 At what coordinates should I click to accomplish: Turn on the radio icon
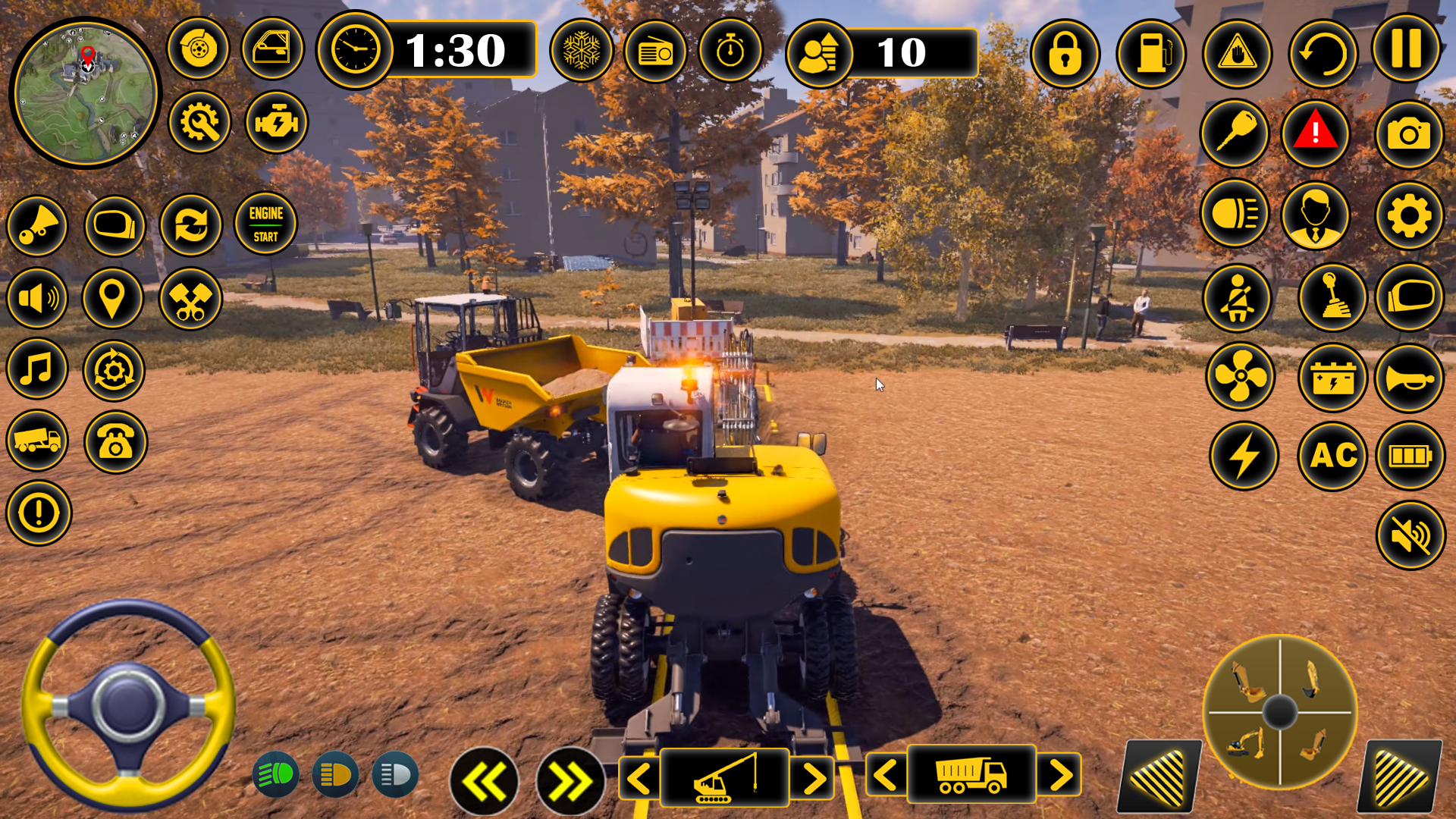click(x=655, y=52)
